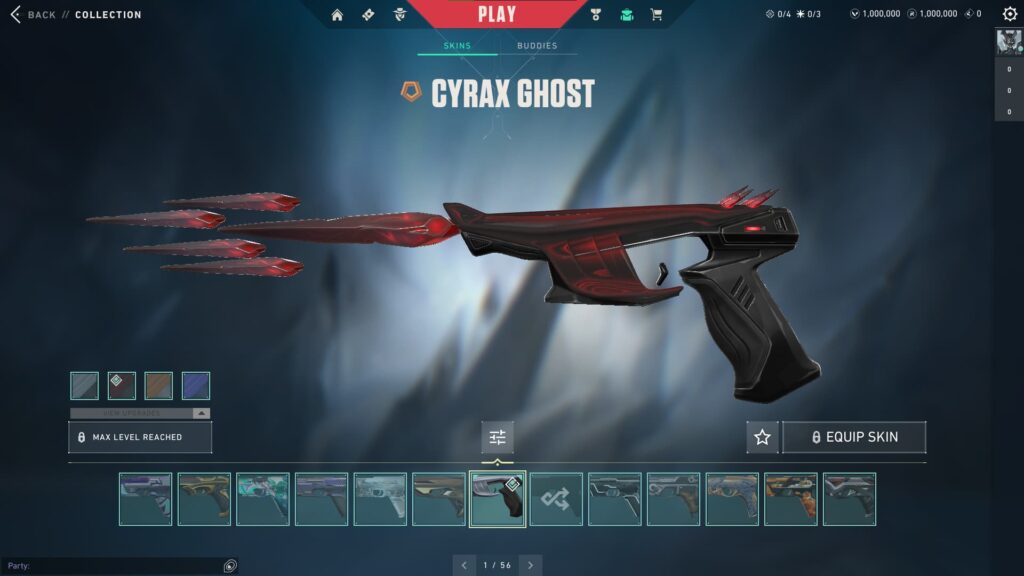Open settings with the gear icon

click(1010, 14)
